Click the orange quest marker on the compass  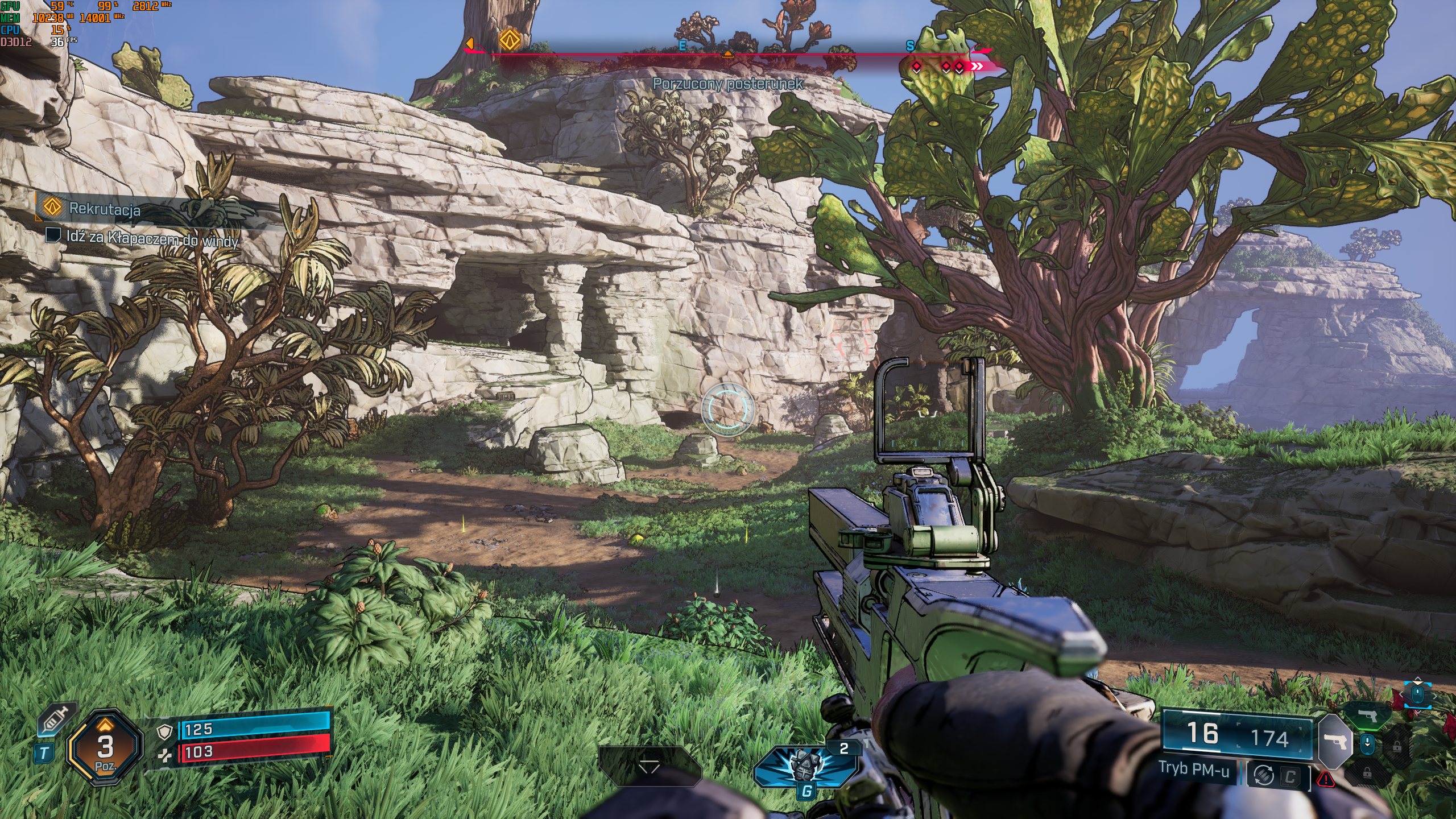click(x=510, y=40)
